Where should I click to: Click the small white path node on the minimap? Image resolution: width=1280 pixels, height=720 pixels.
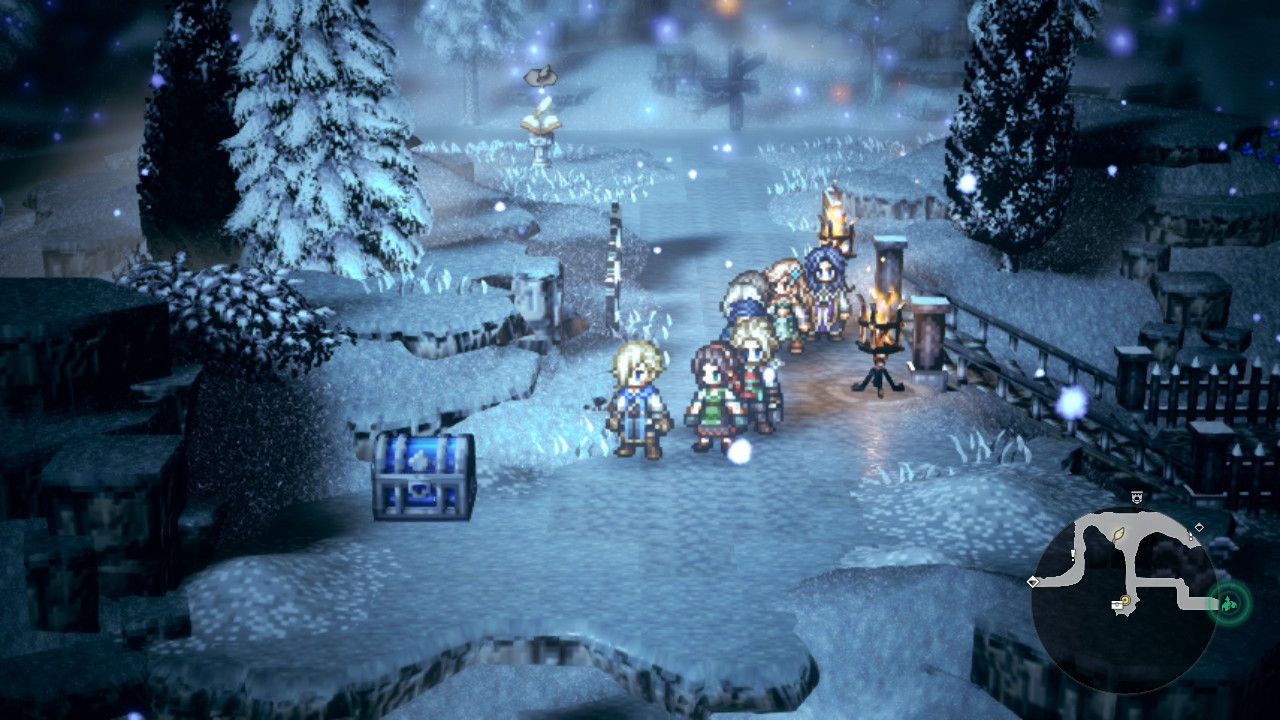click(1191, 538)
